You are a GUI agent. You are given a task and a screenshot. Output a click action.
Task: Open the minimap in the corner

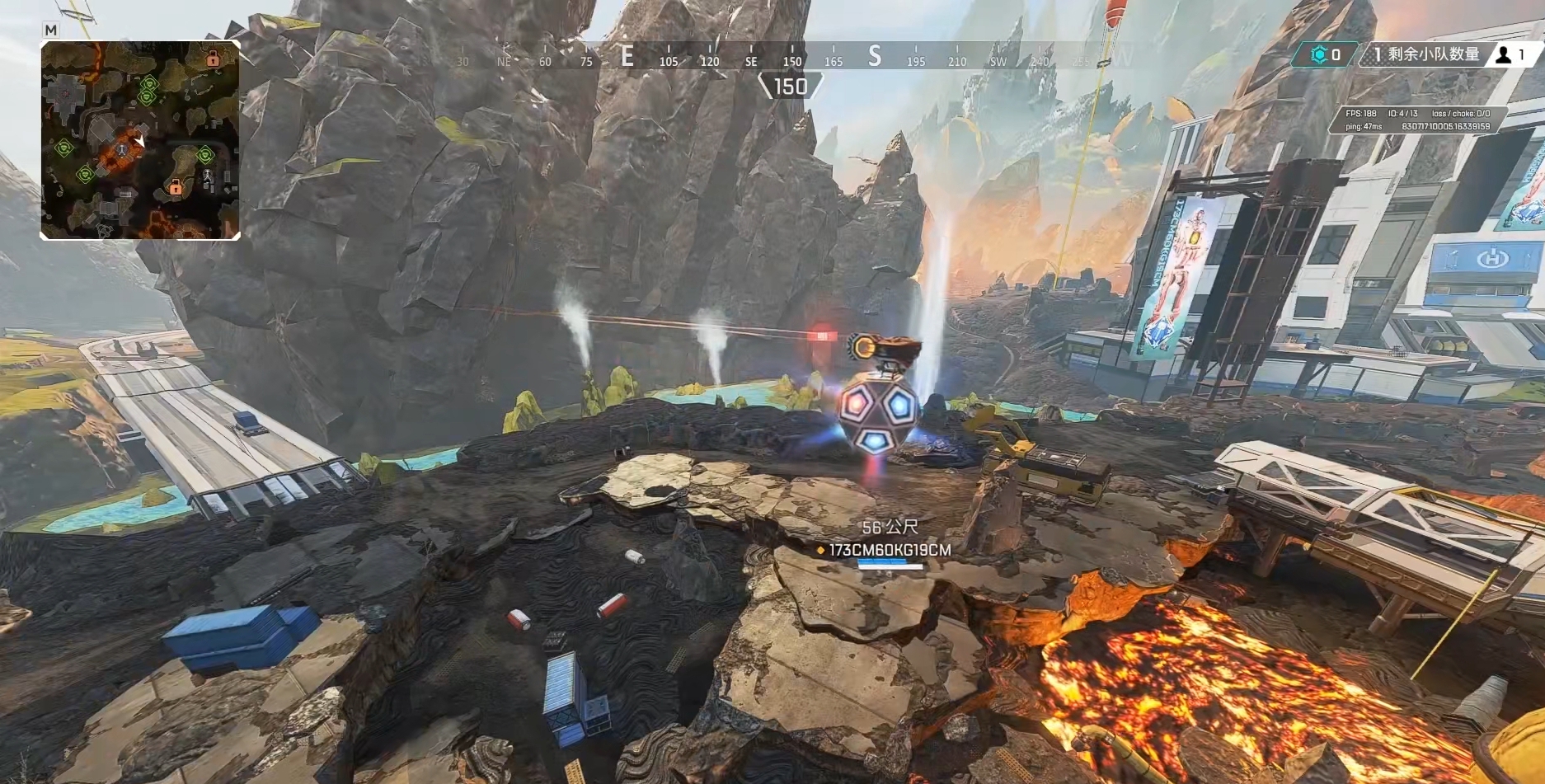[x=140, y=140]
